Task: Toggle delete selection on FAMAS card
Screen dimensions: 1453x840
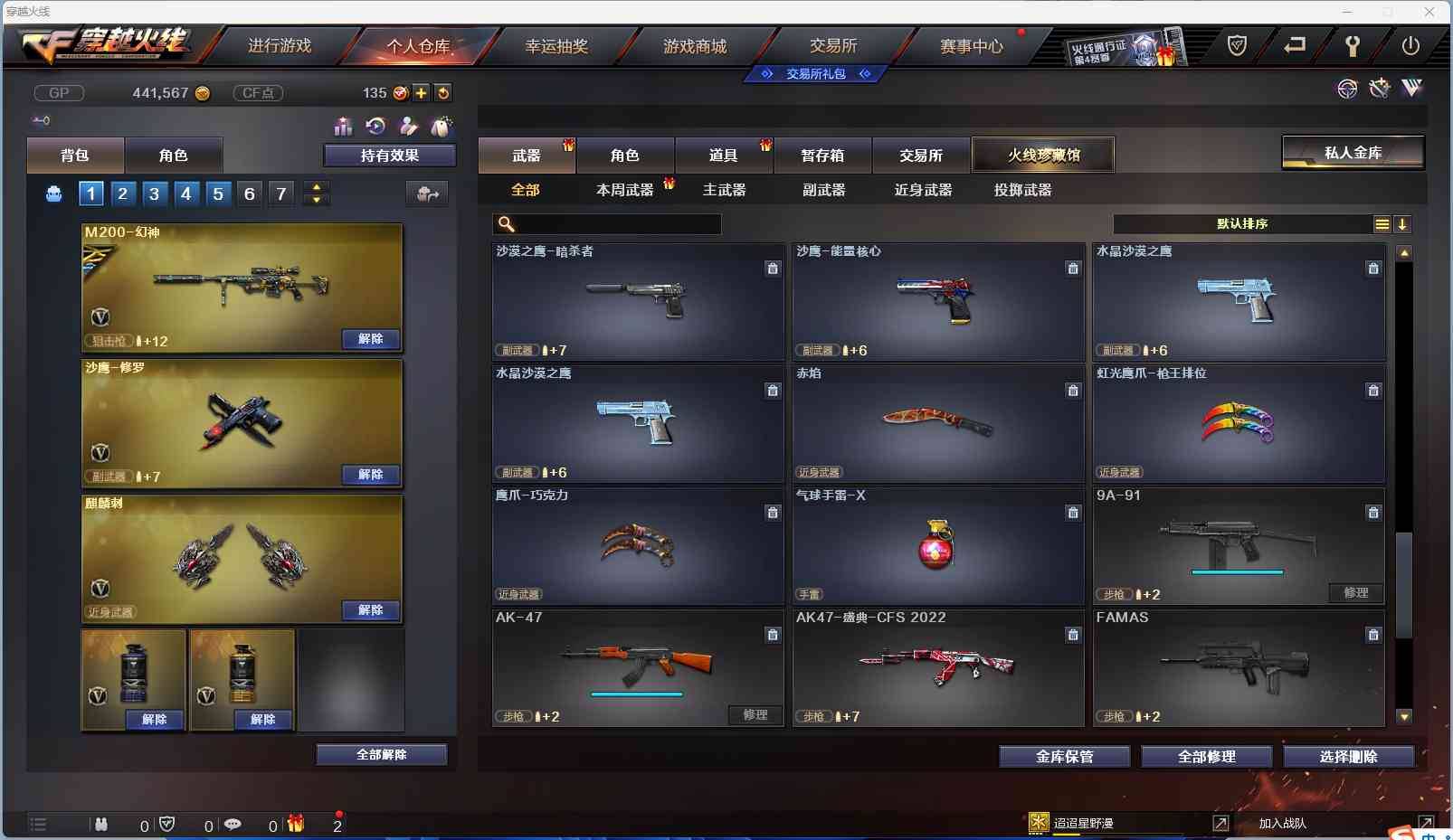Action: [1372, 635]
